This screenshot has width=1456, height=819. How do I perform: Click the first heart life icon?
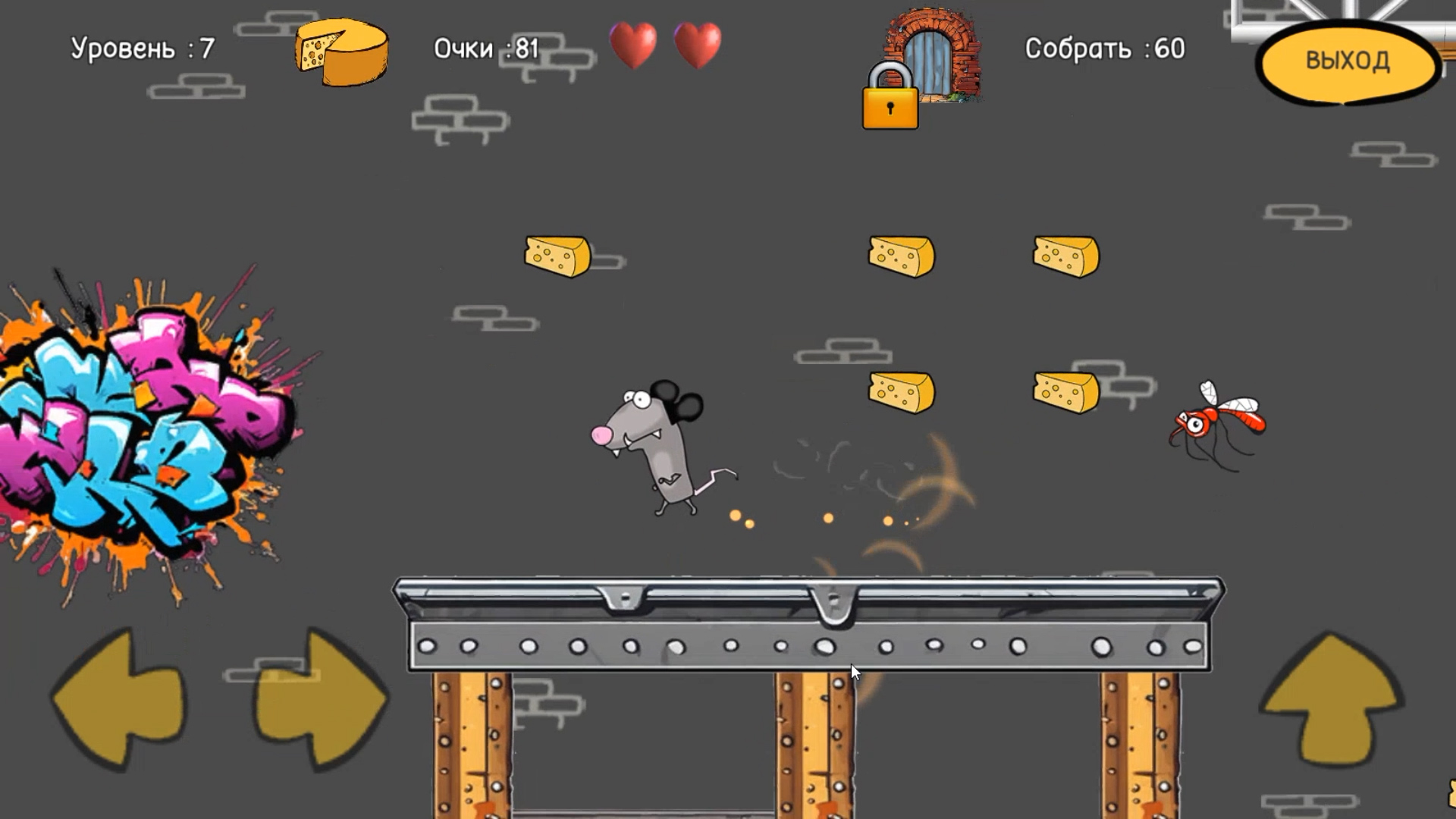pyautogui.click(x=634, y=45)
